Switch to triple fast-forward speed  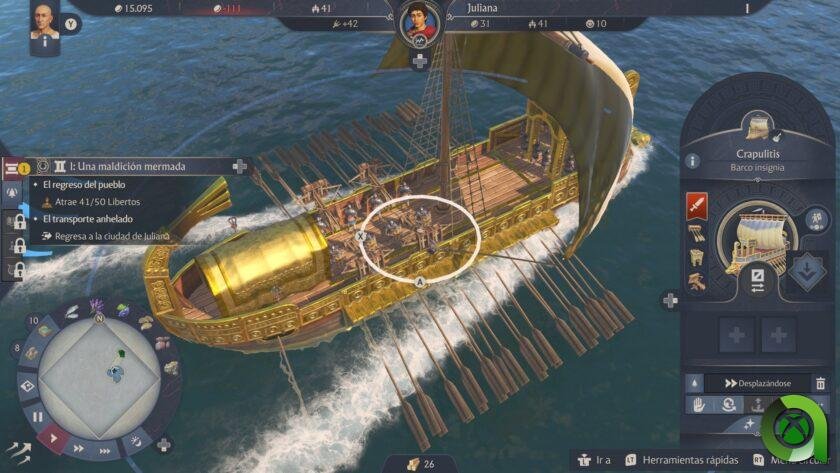[x=107, y=450]
